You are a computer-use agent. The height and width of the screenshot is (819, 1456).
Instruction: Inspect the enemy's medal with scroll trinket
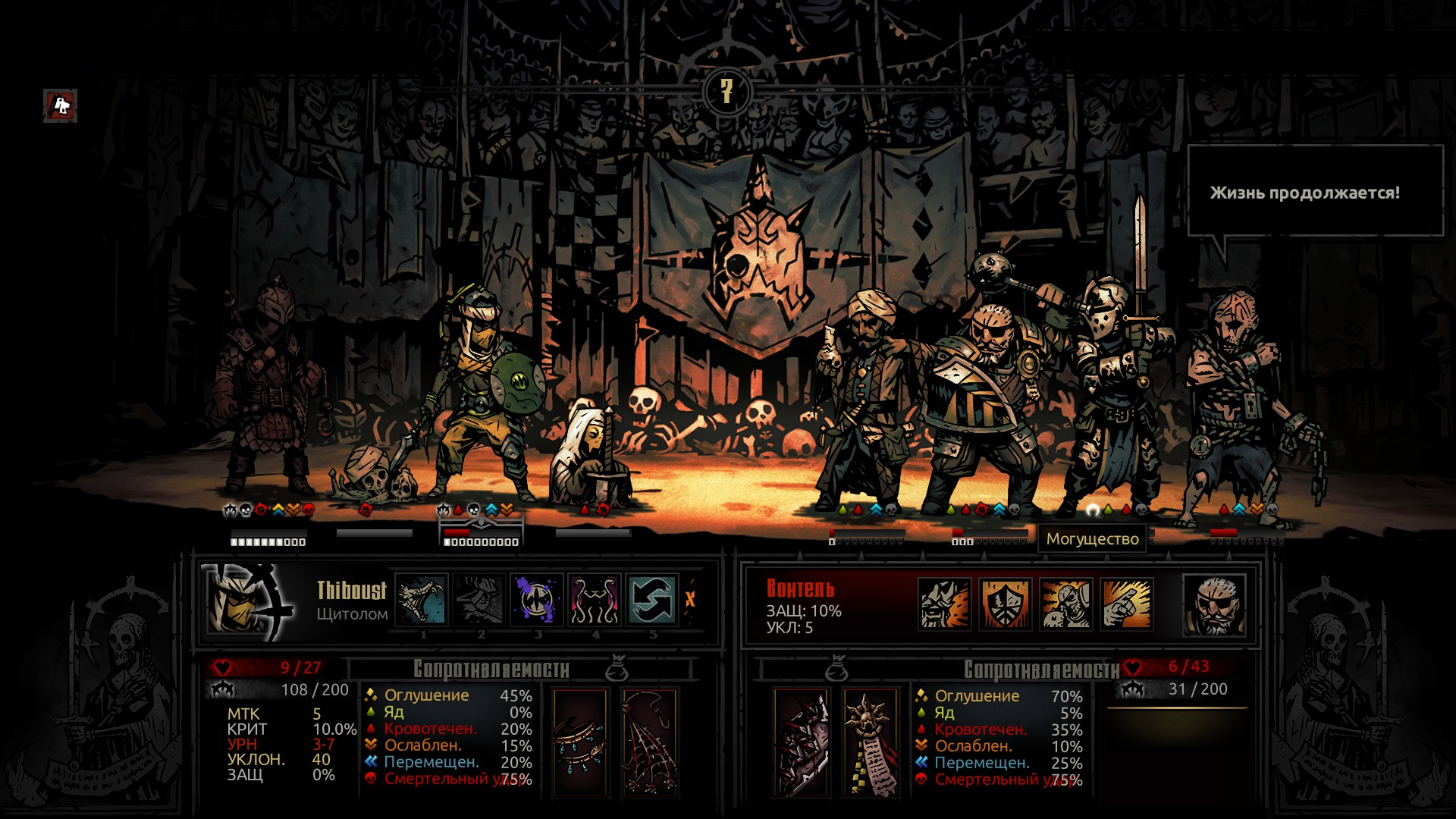point(870,743)
